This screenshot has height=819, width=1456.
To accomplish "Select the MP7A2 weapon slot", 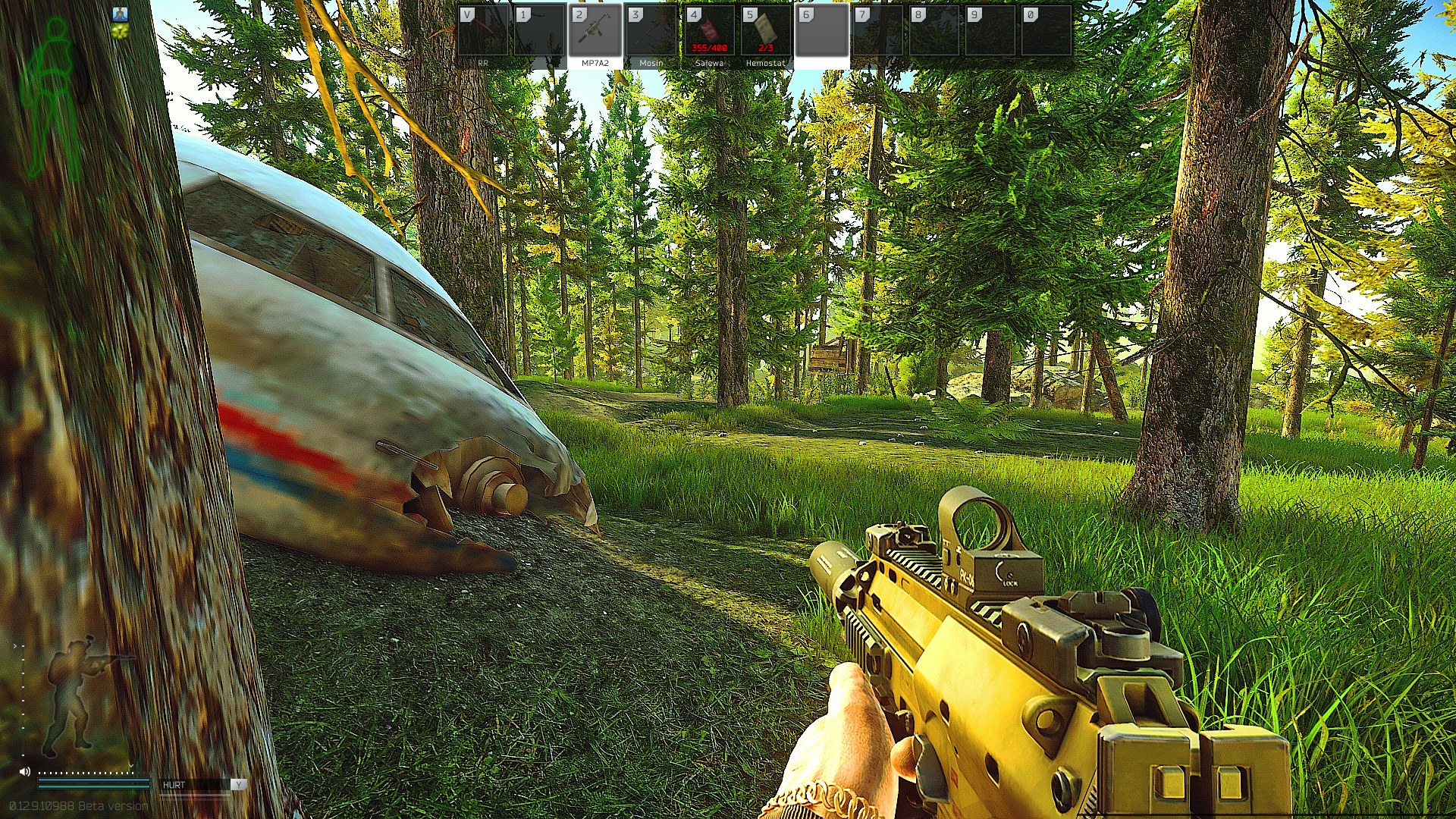I will point(595,35).
